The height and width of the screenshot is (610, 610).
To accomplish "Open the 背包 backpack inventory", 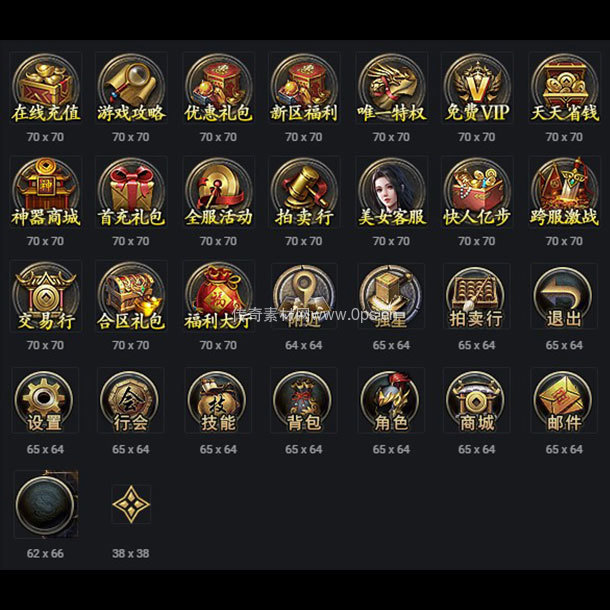I will click(x=304, y=401).
